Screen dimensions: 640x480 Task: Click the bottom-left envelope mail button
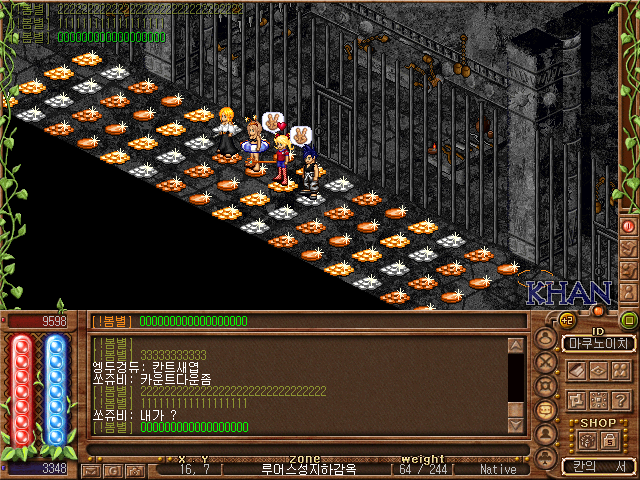click(x=90, y=470)
